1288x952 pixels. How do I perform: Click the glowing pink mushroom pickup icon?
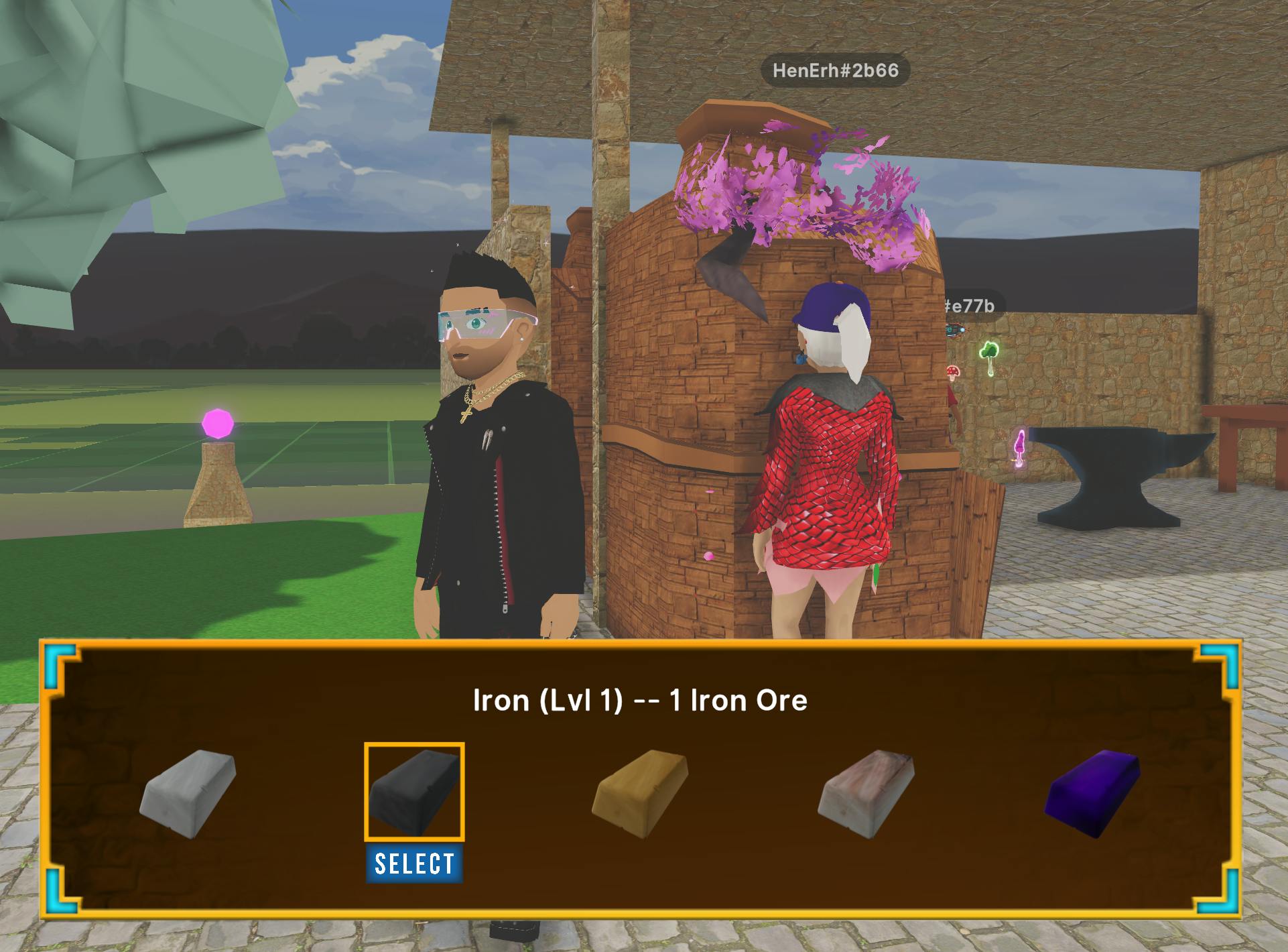(1020, 442)
